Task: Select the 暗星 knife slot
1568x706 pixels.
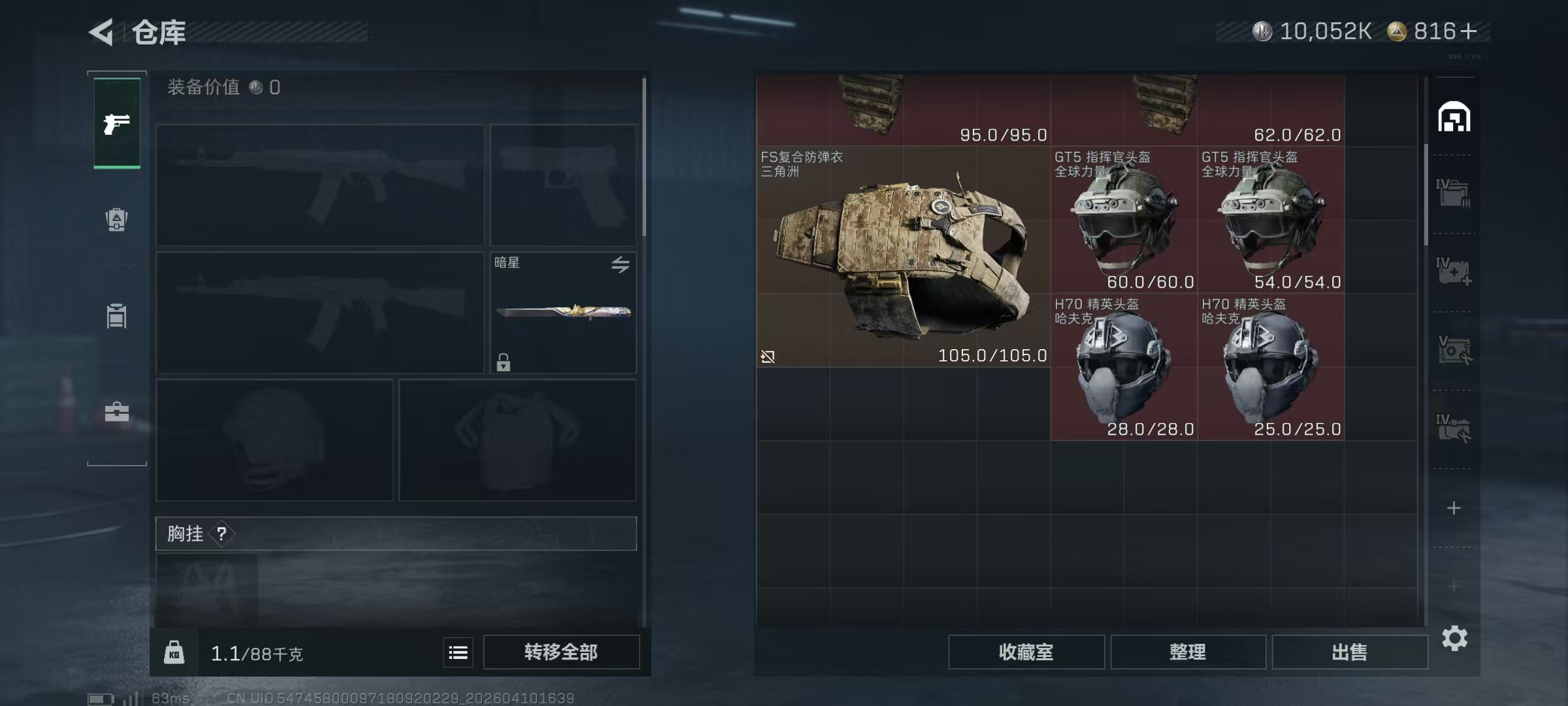Action: tap(563, 312)
